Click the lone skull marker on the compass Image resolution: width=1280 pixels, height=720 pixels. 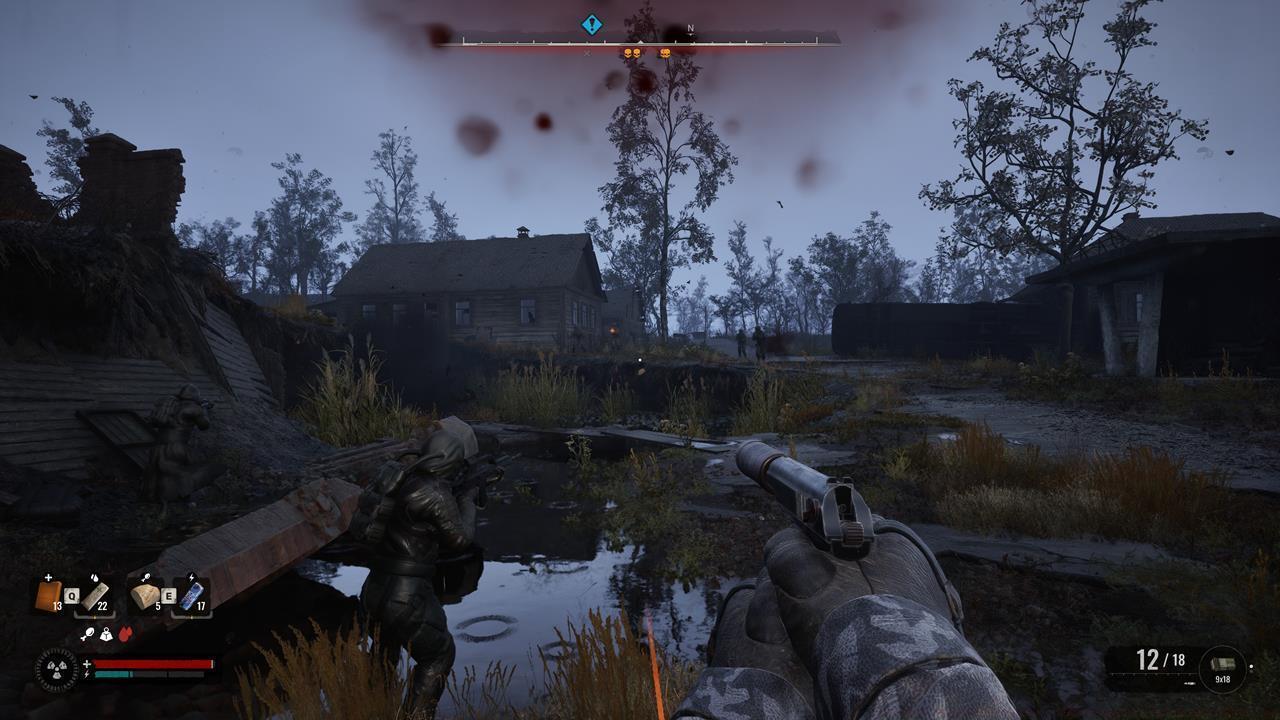(x=665, y=53)
